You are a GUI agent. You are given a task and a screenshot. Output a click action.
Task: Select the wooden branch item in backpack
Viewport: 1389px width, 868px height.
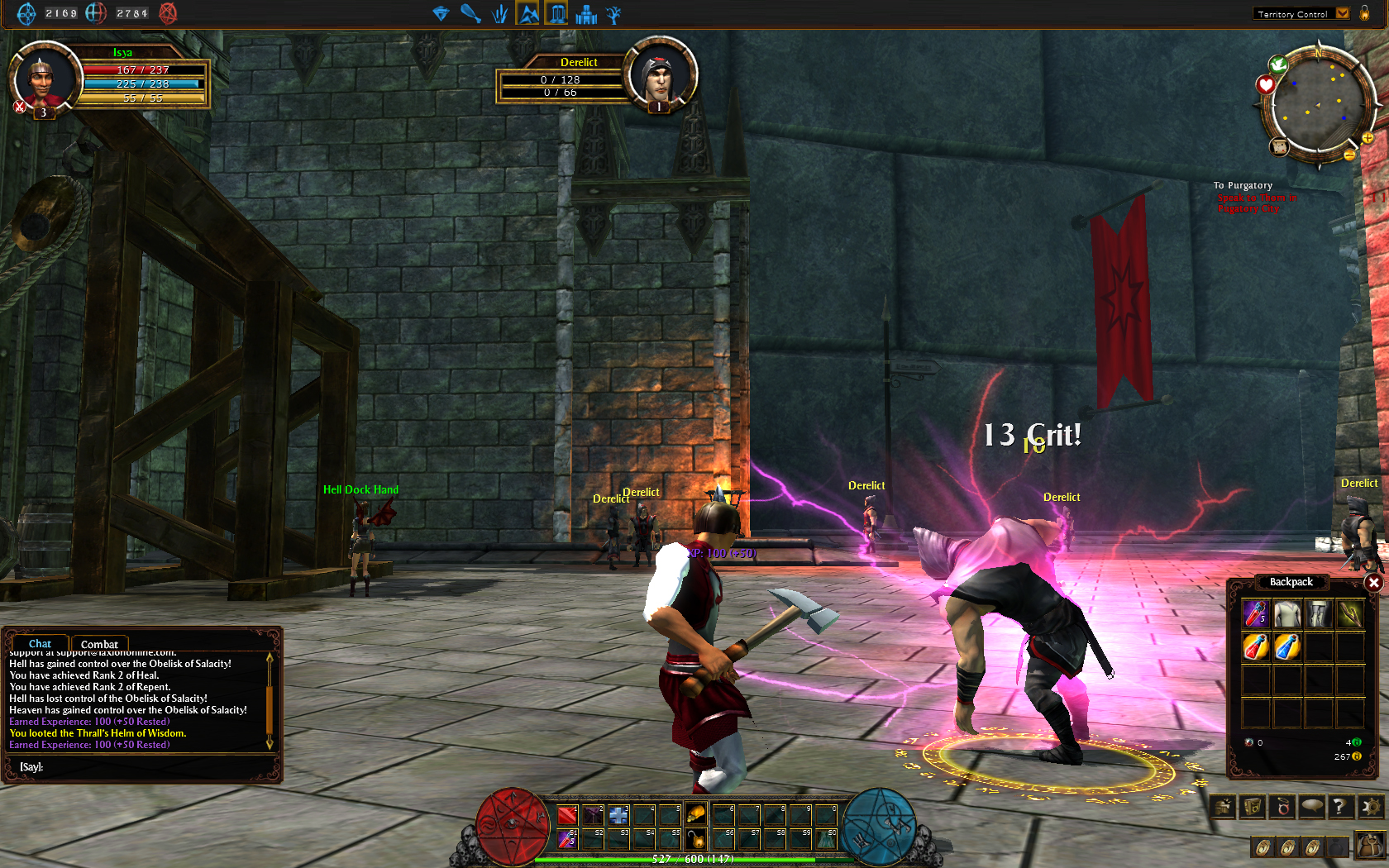tap(1350, 614)
